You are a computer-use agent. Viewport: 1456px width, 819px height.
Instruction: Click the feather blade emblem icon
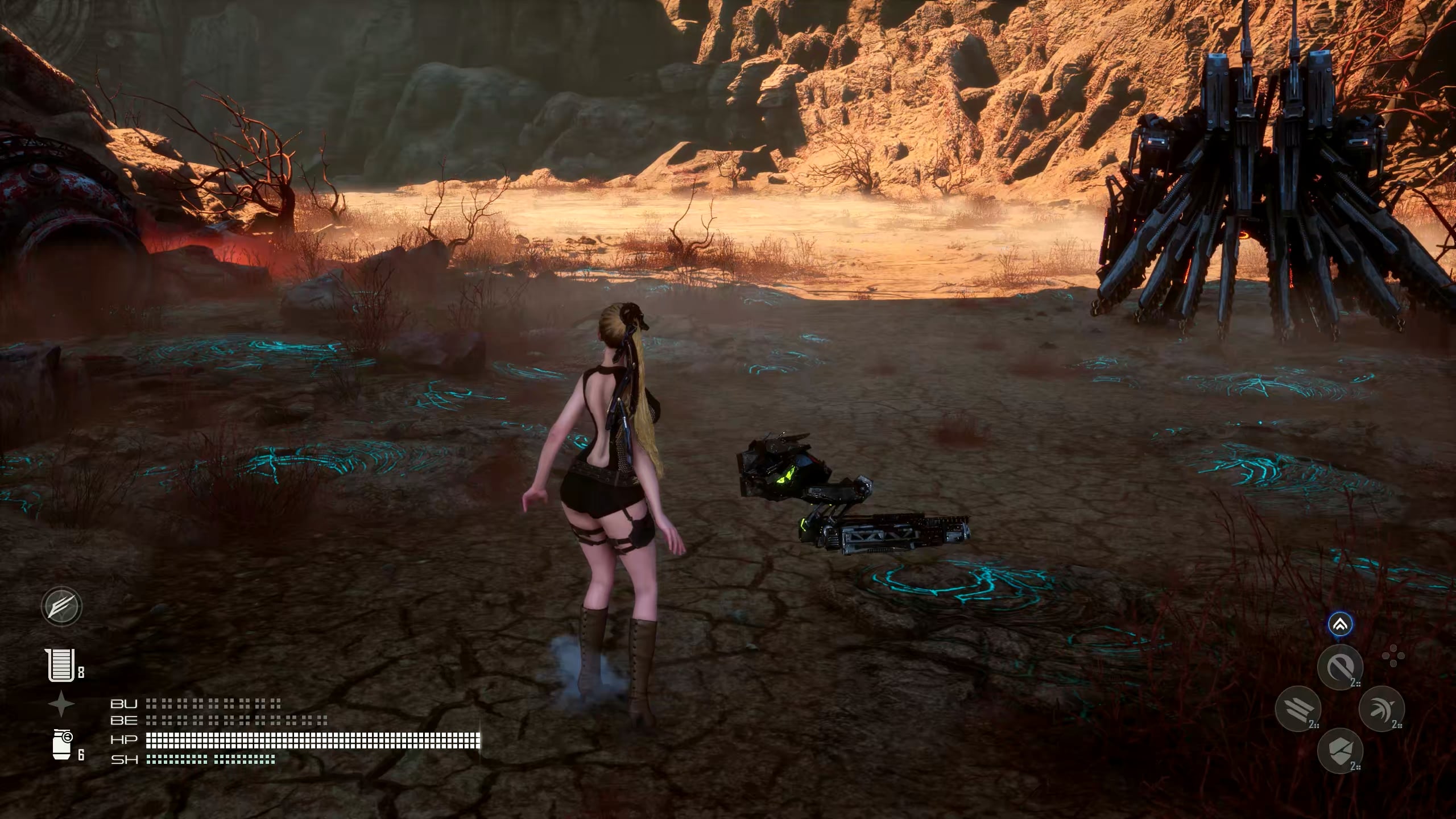pos(62,606)
